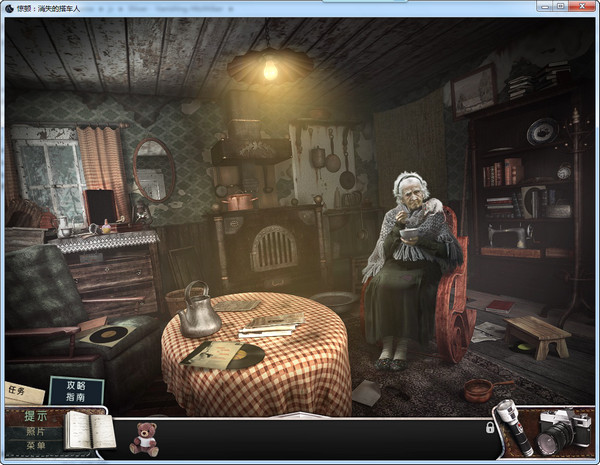This screenshot has height=465, width=600.
Task: Open the 任务 (tasks) note
Action: (x=18, y=392)
